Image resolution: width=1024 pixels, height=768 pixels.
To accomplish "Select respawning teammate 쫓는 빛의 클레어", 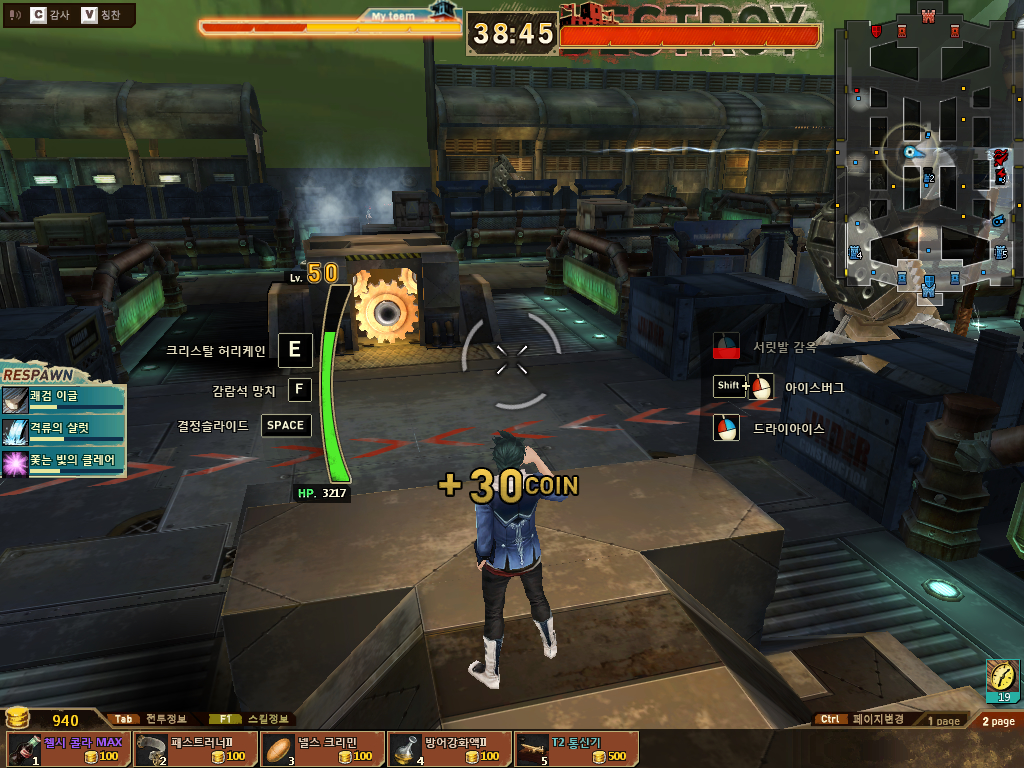I will [x=64, y=461].
